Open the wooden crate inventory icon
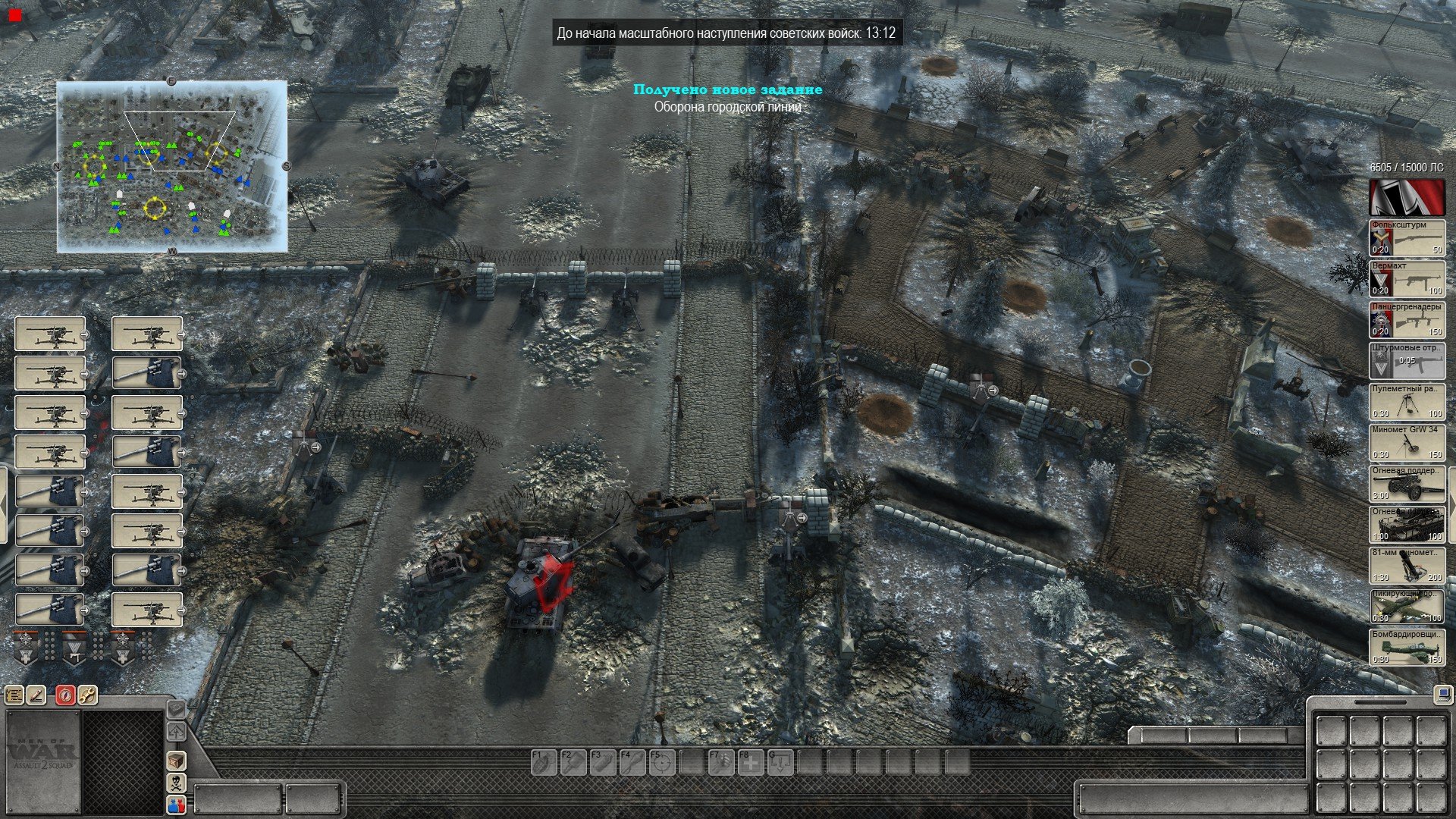Image resolution: width=1456 pixels, height=819 pixels. tap(176, 760)
